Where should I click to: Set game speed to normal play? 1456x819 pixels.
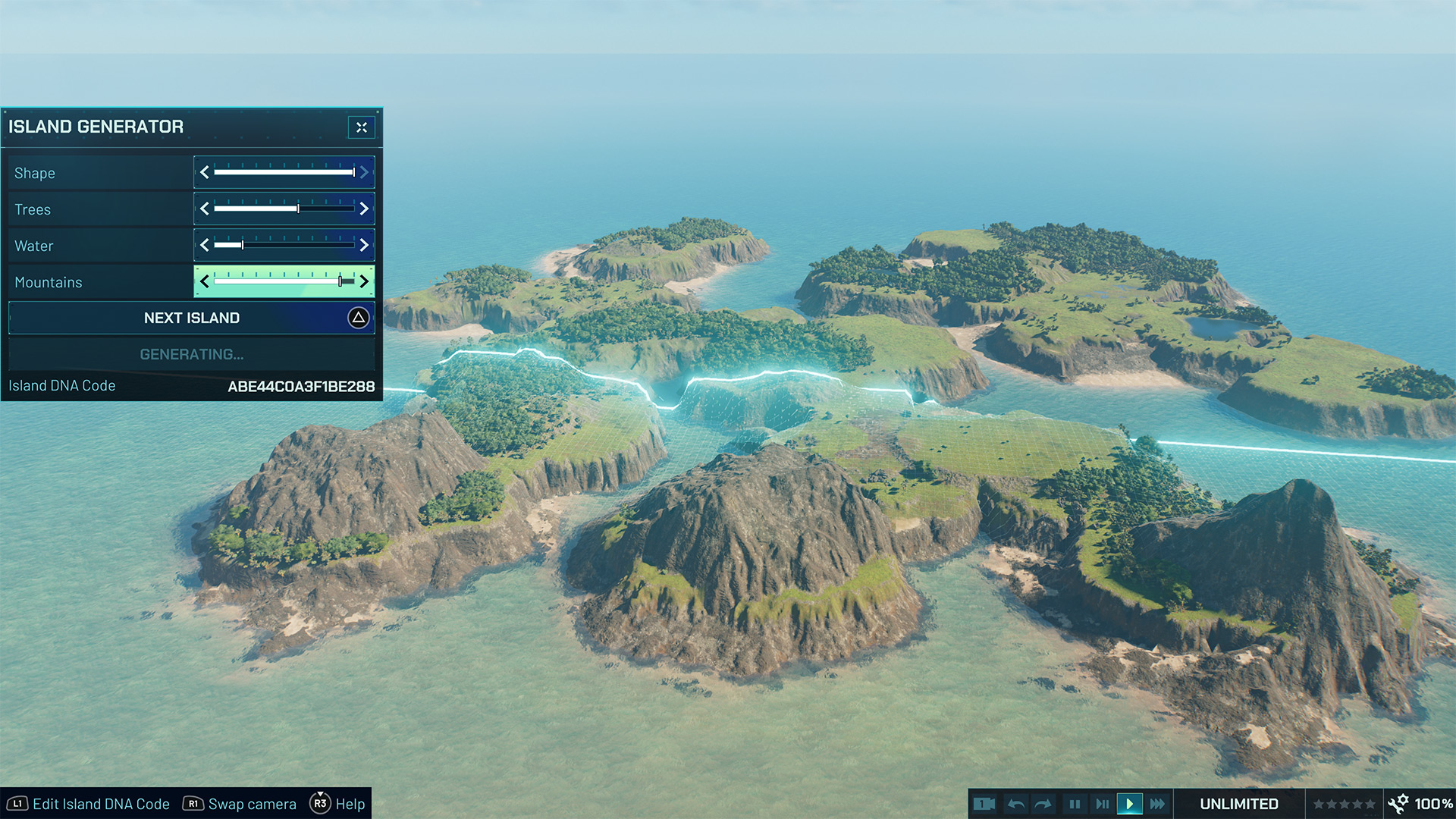click(x=1129, y=804)
